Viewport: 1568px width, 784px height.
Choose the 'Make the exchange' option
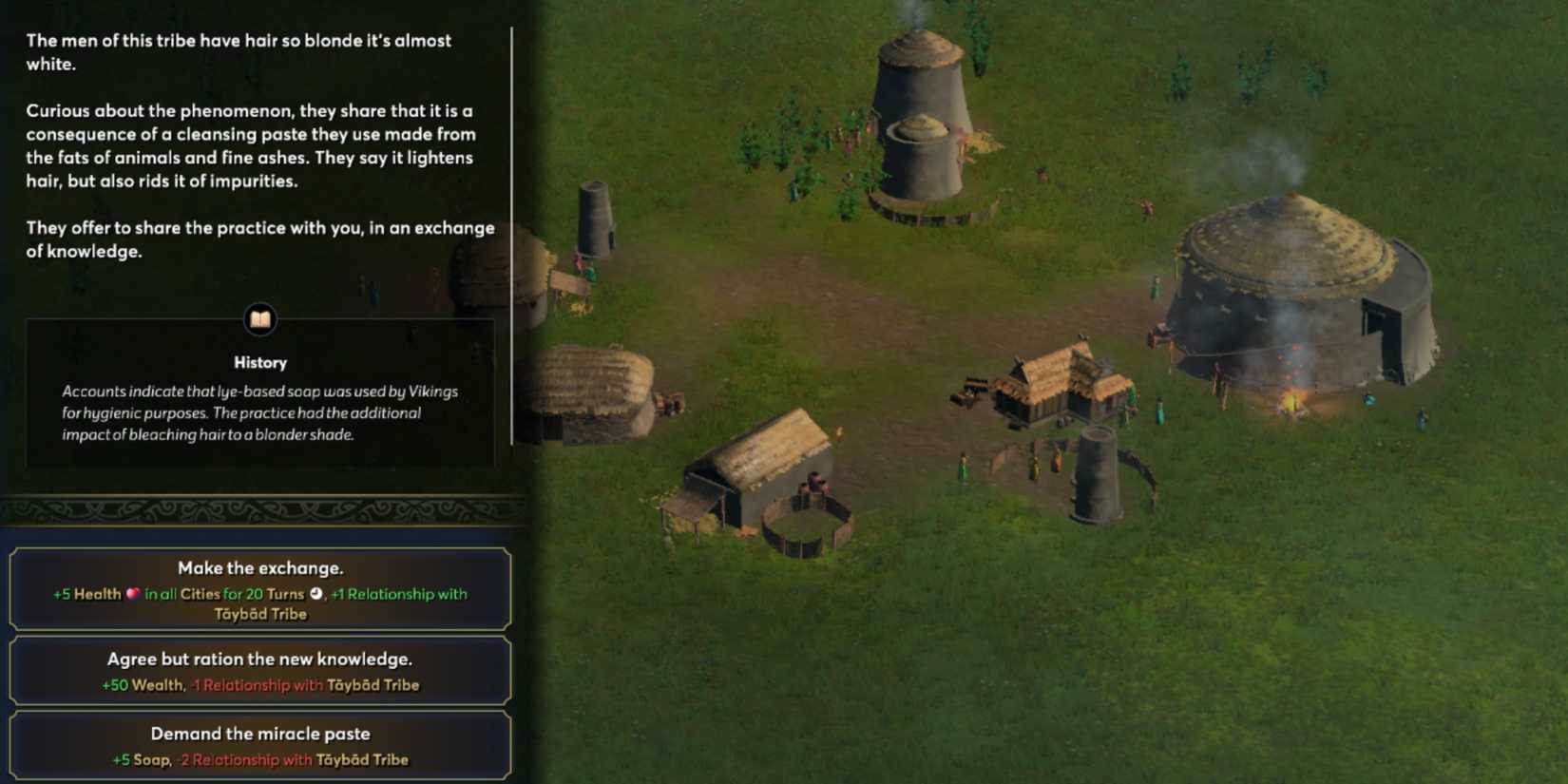[x=259, y=567]
